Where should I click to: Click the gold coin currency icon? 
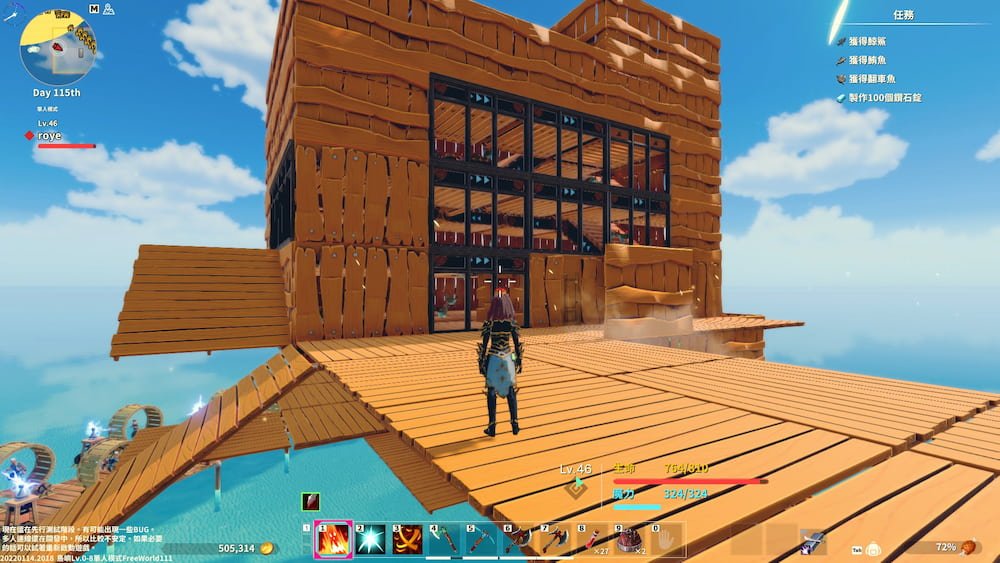point(266,548)
